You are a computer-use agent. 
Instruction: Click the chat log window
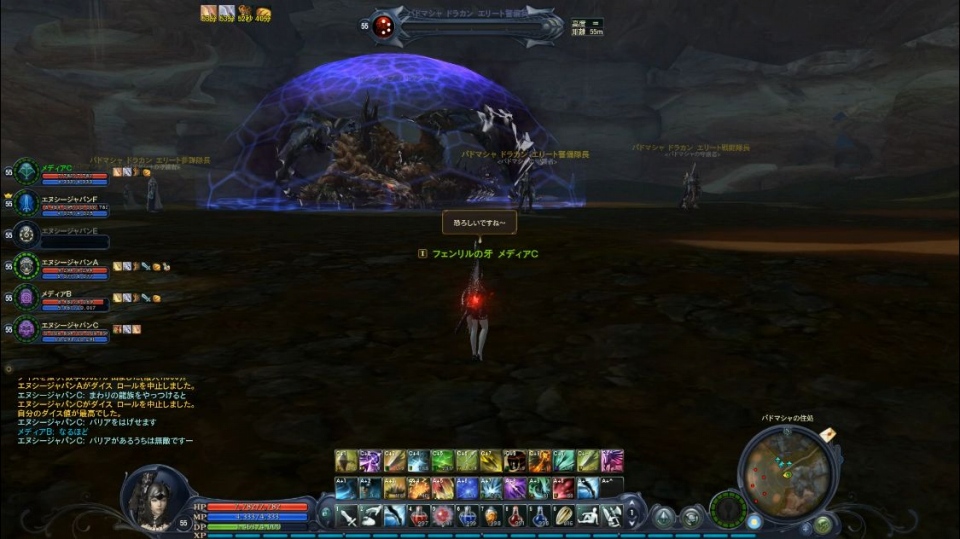(105, 410)
